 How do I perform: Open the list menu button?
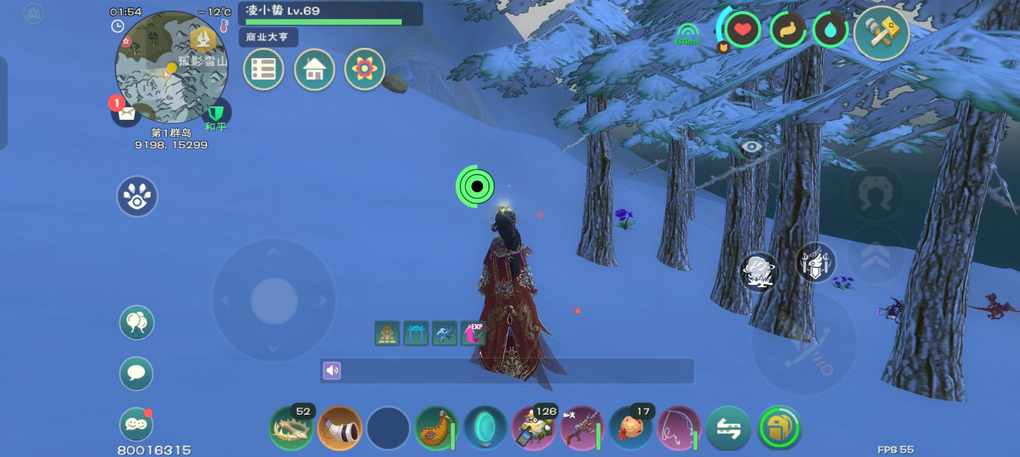(x=264, y=69)
